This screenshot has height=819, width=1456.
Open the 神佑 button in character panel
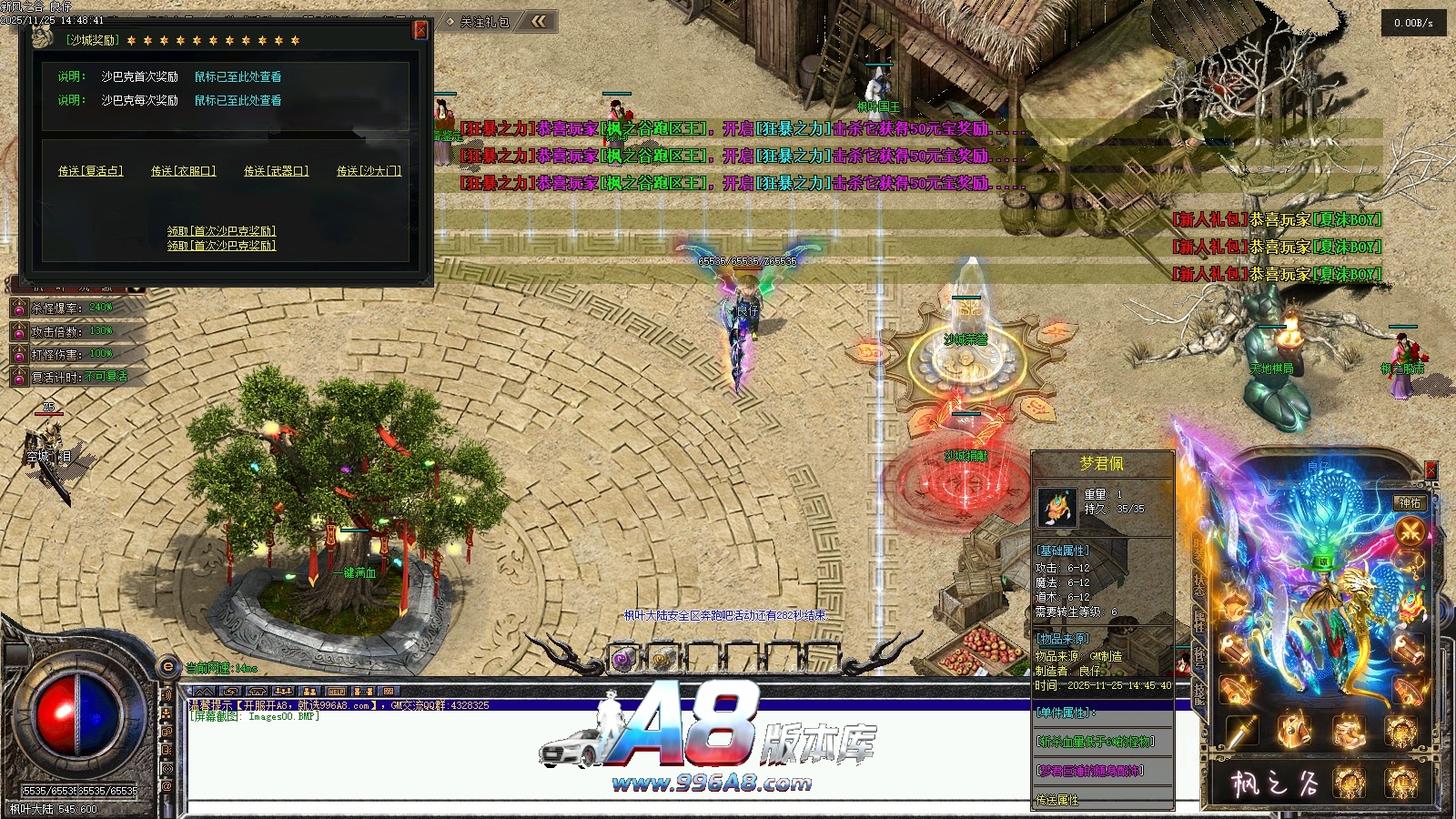(x=1410, y=502)
